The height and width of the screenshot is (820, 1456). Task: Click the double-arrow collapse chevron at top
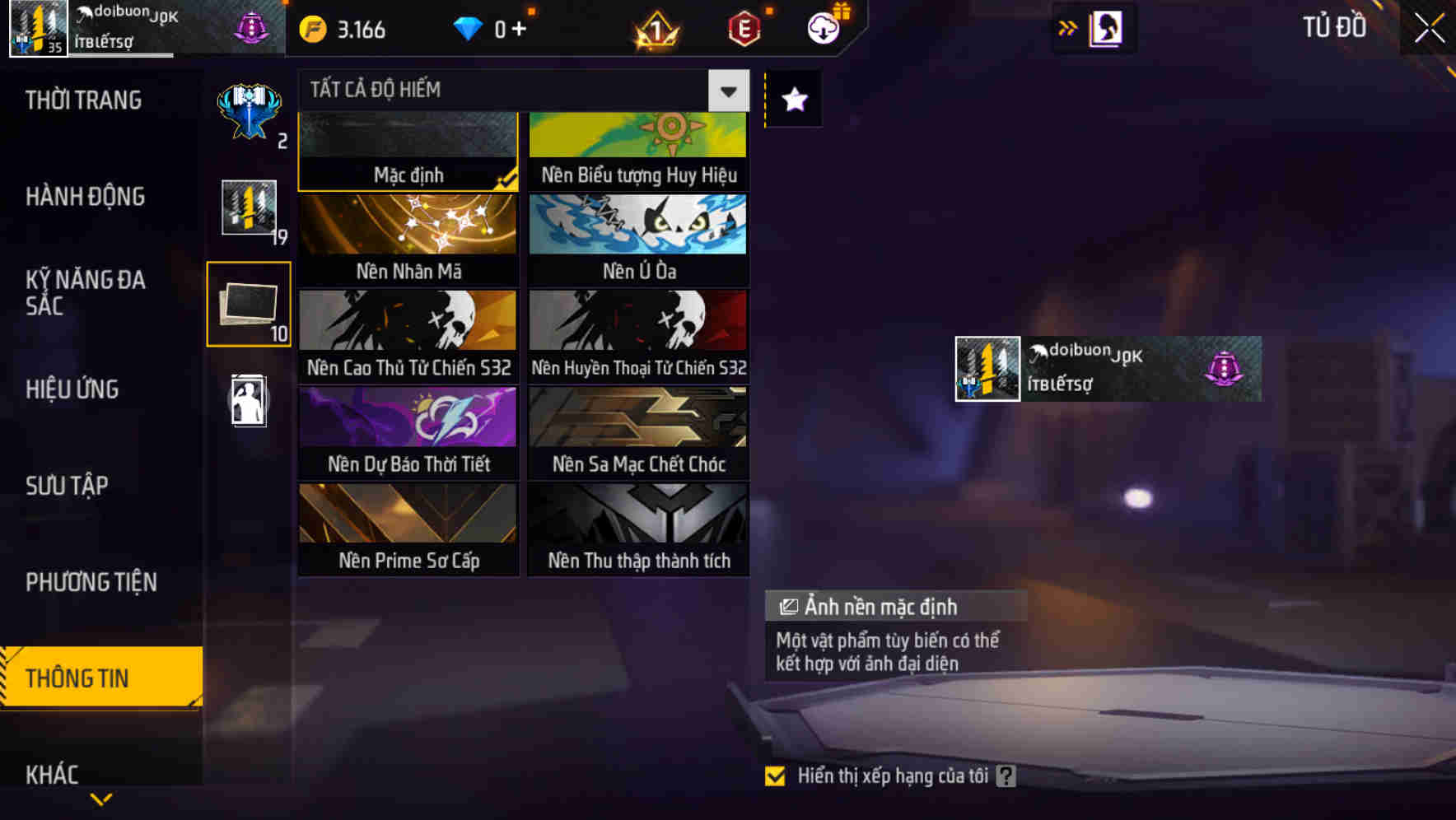(x=1068, y=27)
